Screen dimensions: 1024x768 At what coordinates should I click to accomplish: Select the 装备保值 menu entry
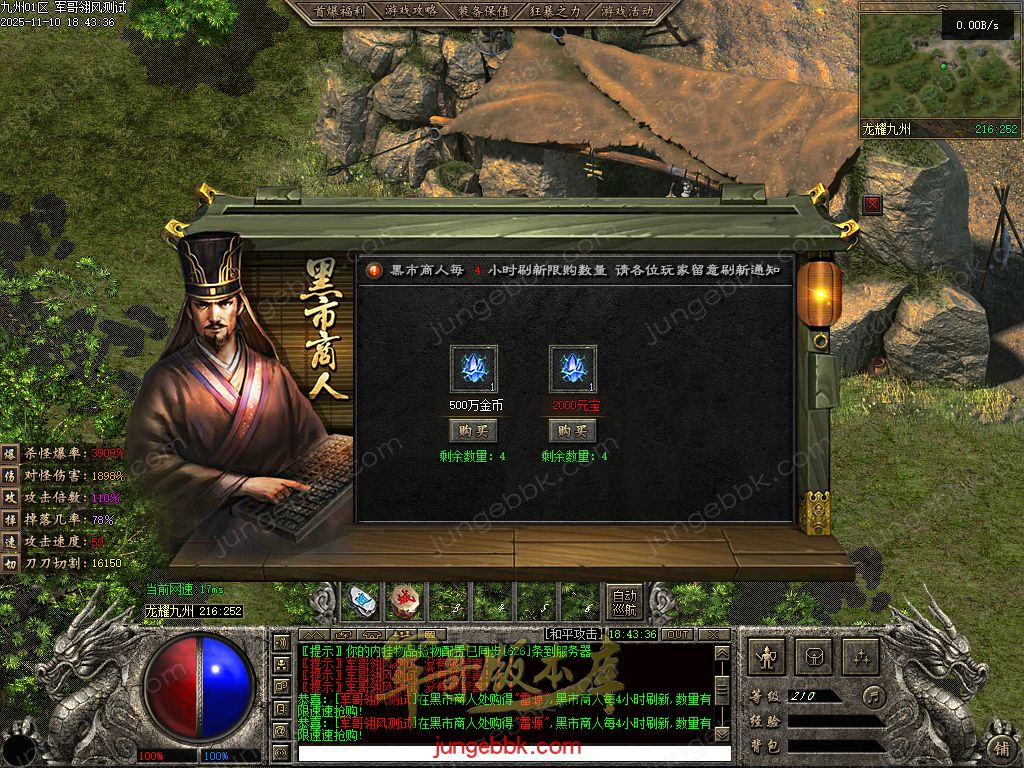coord(483,11)
